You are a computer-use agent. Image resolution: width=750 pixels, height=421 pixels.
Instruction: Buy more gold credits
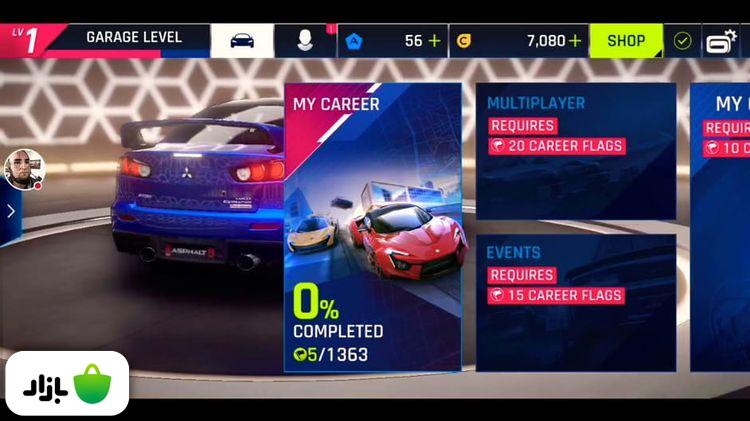point(575,41)
